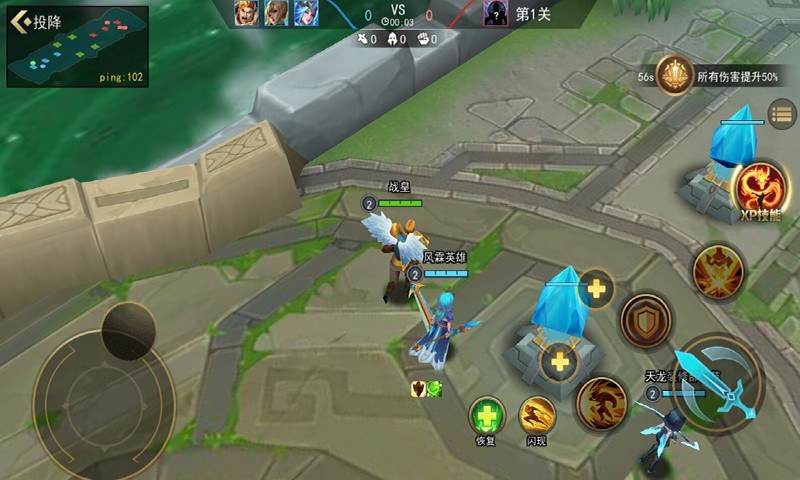The image size is (800, 480).
Task: Cast the shield skill
Action: pos(647,320)
